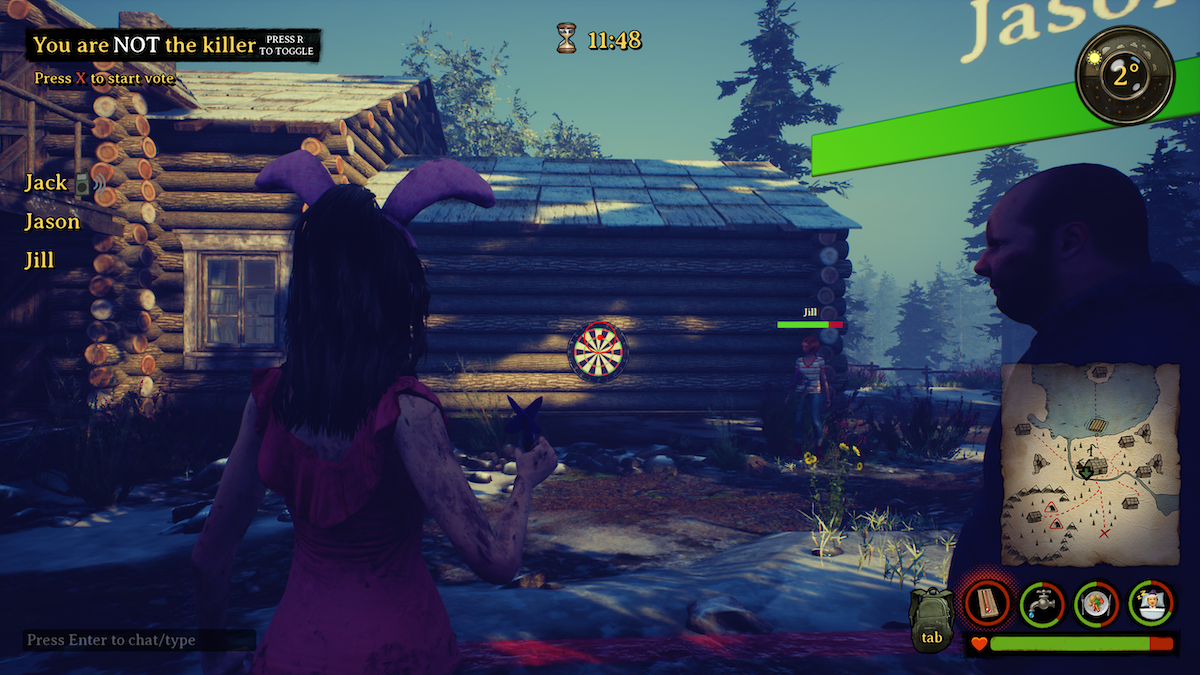
Task: Select the water faucet thirst icon
Action: coord(1041,604)
